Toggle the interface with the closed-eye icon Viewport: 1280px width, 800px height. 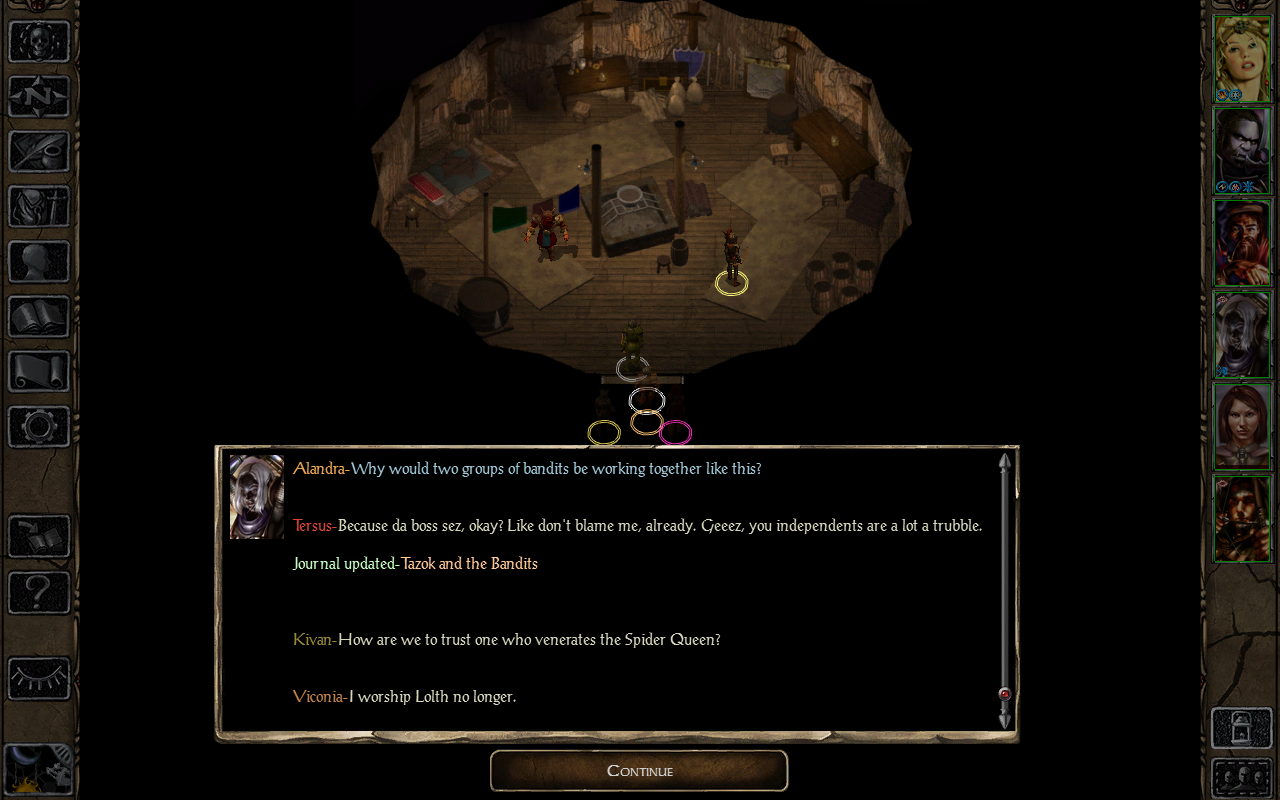pos(39,678)
